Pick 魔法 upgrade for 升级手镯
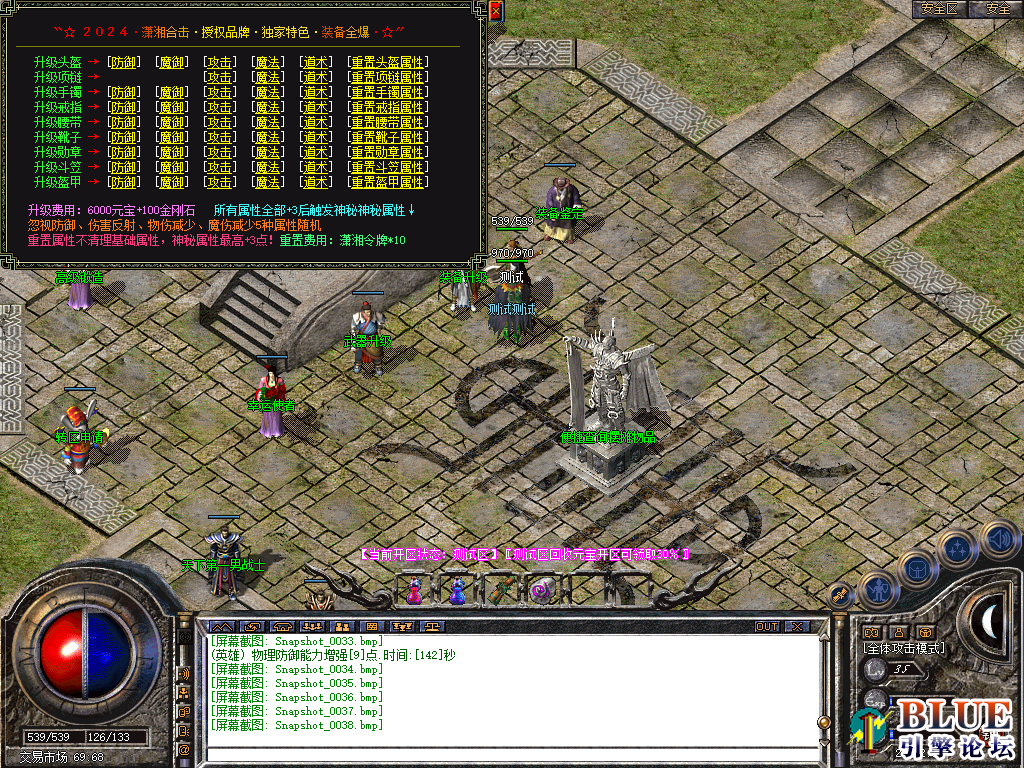This screenshot has height=768, width=1024. tap(268, 92)
